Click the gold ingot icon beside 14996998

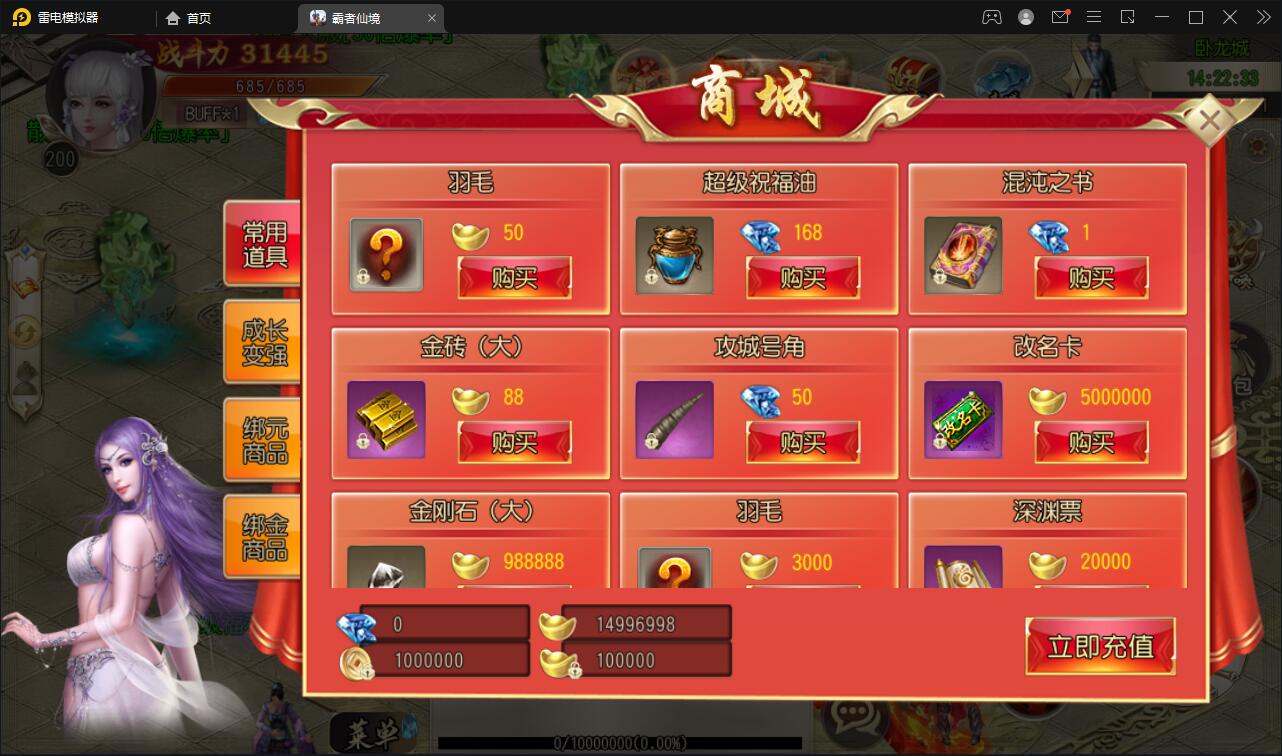pyautogui.click(x=557, y=624)
